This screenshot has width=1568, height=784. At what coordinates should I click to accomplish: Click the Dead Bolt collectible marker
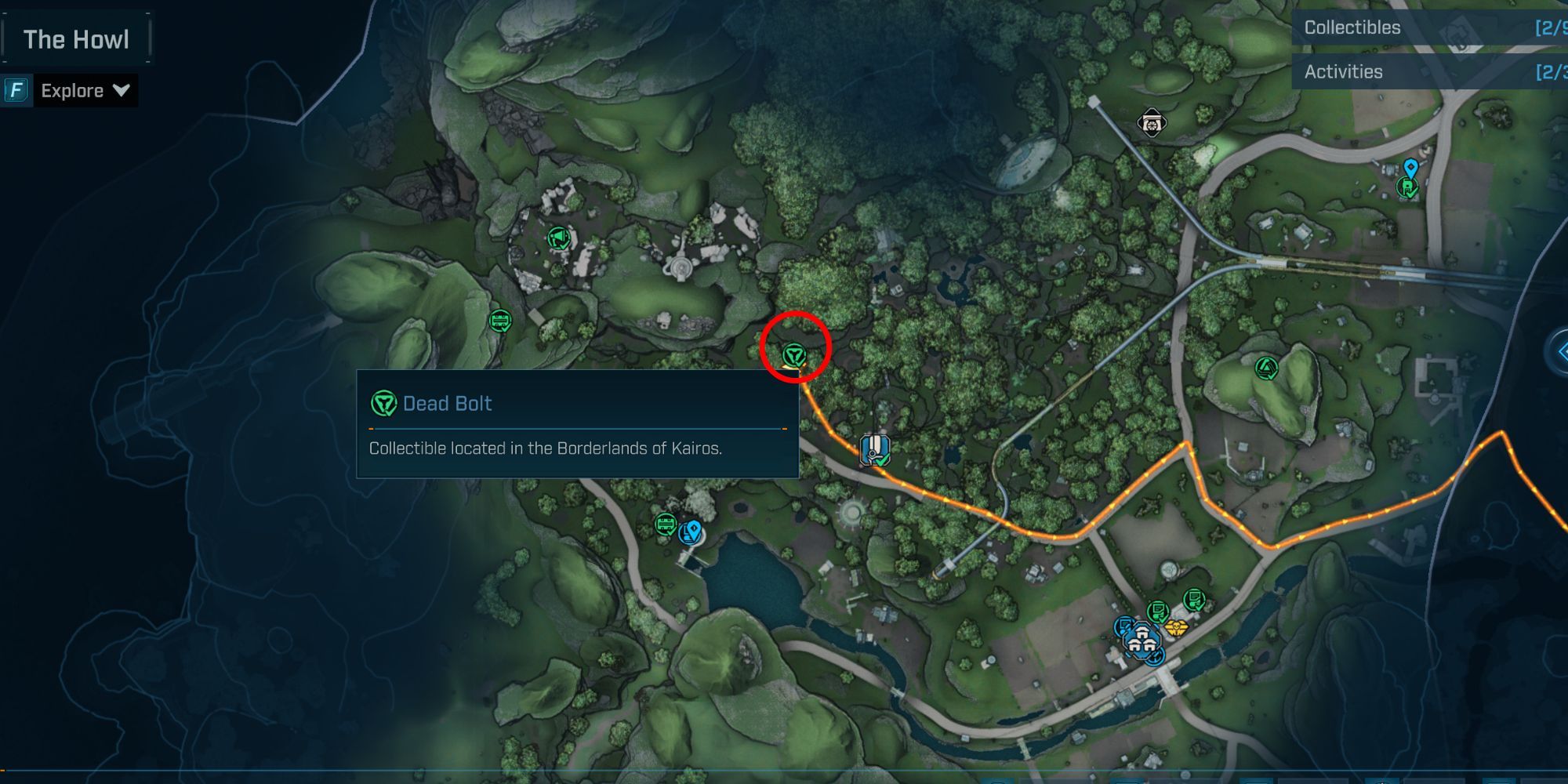click(794, 355)
